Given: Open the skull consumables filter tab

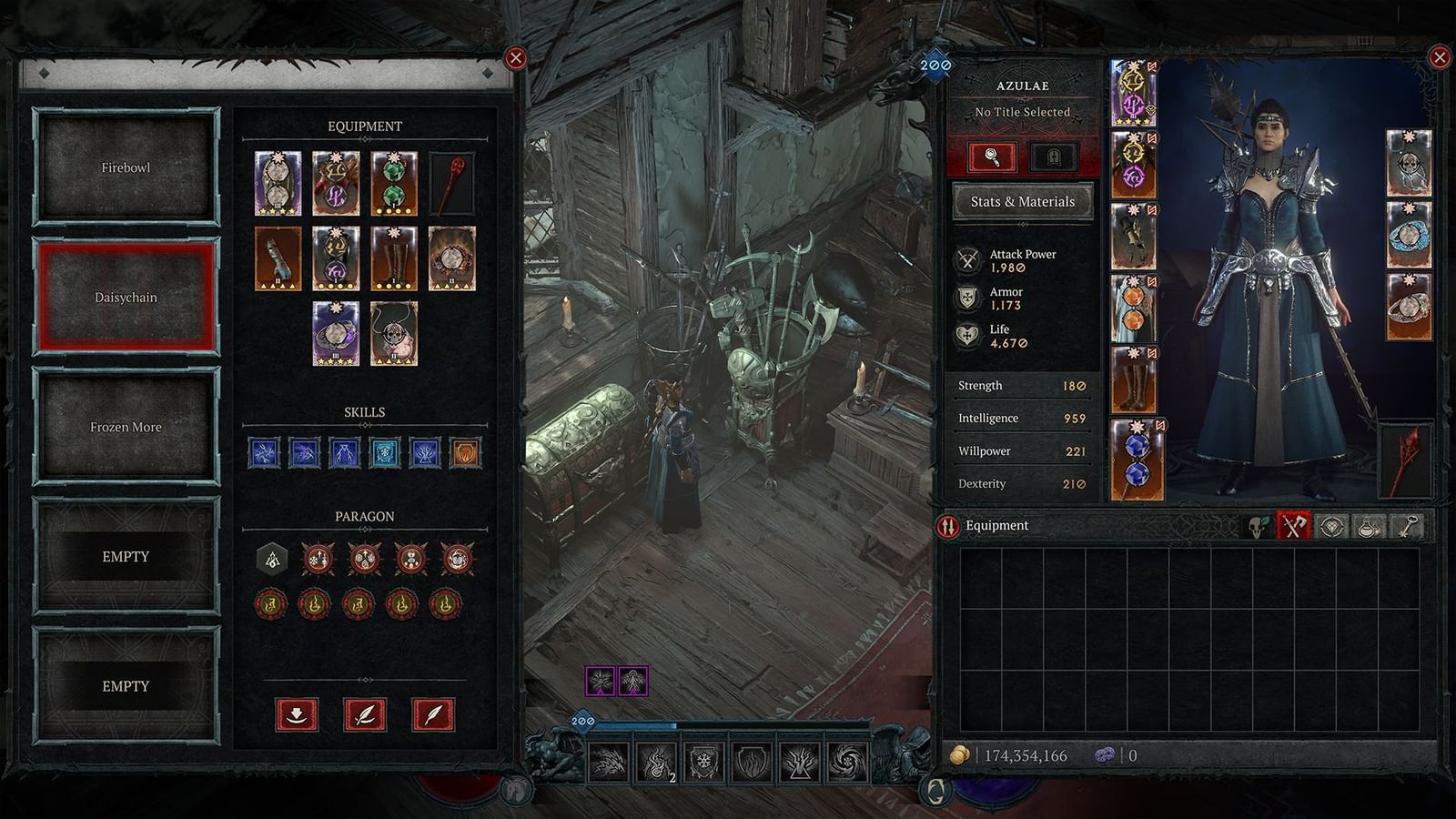Looking at the screenshot, I should pos(1257,526).
